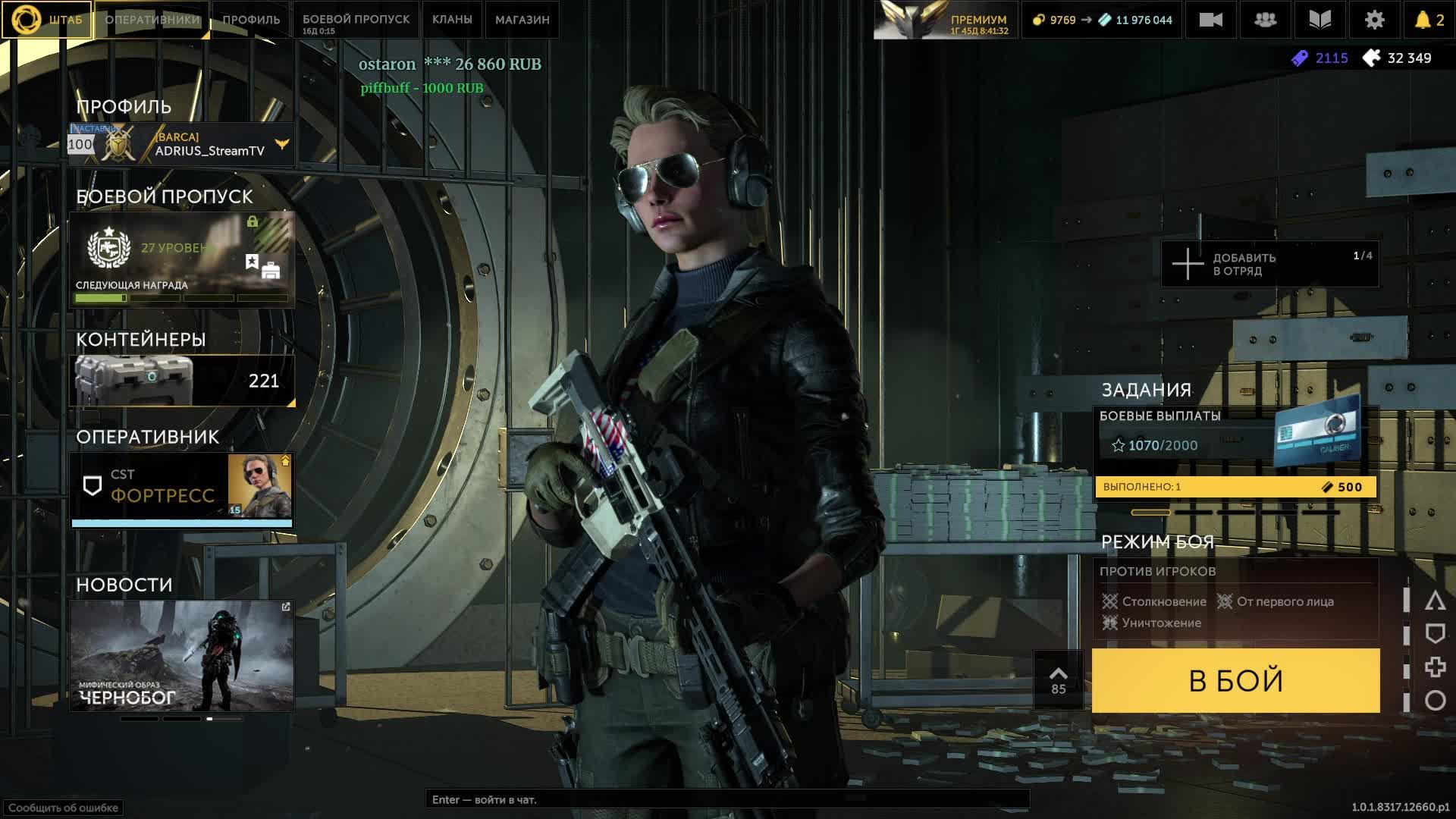This screenshot has width=1456, height=819.
Task: Select the Штаб home tab
Action: [47, 20]
